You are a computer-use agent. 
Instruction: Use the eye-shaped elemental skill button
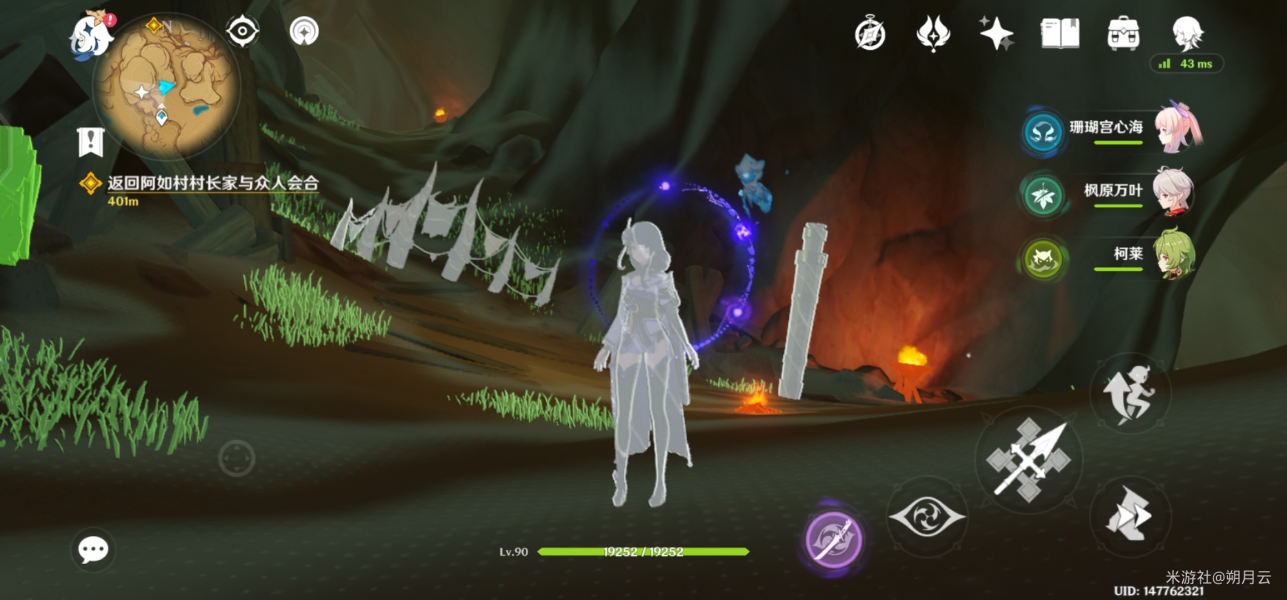pos(927,516)
